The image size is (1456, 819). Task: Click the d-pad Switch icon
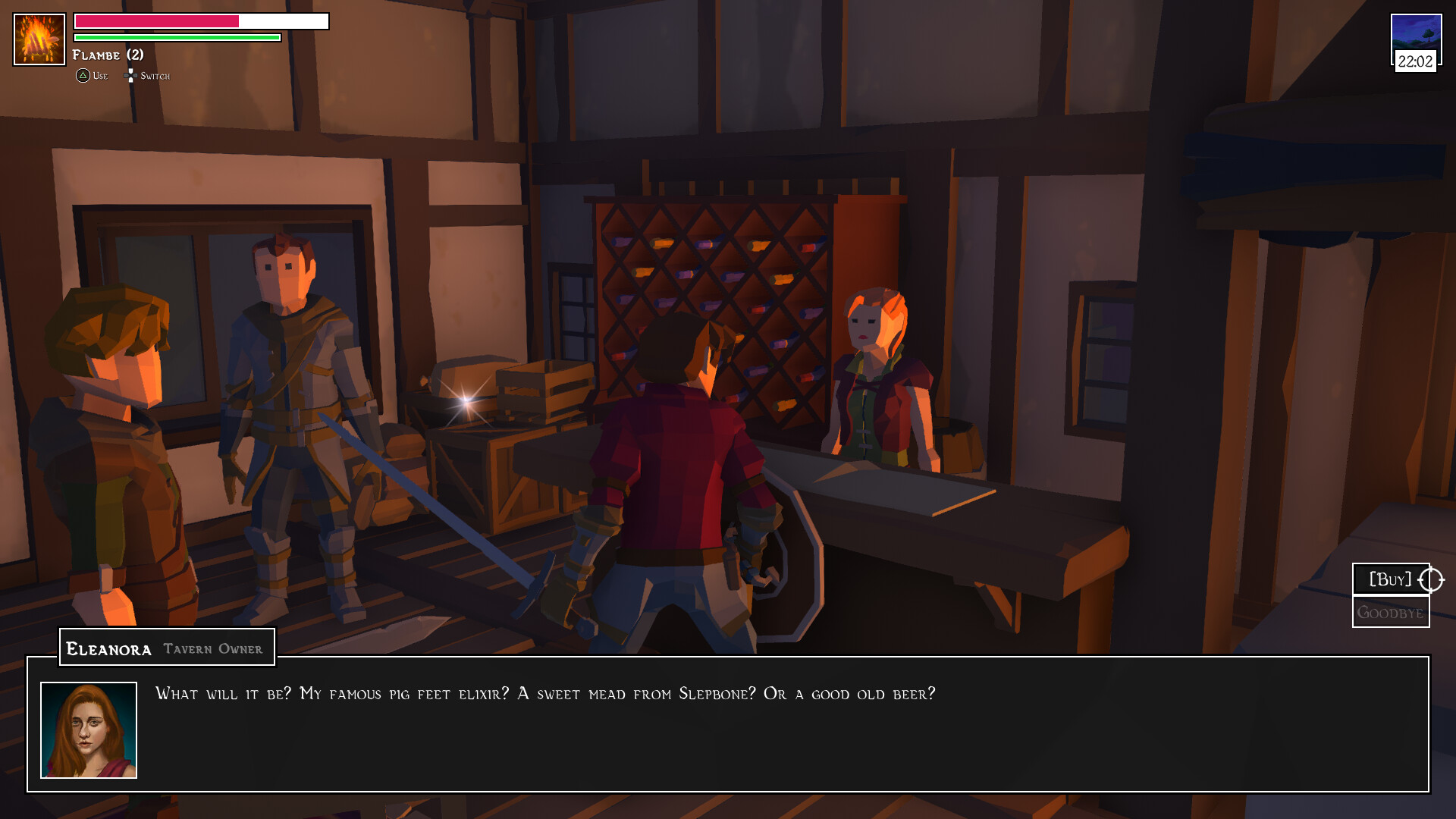(x=130, y=75)
